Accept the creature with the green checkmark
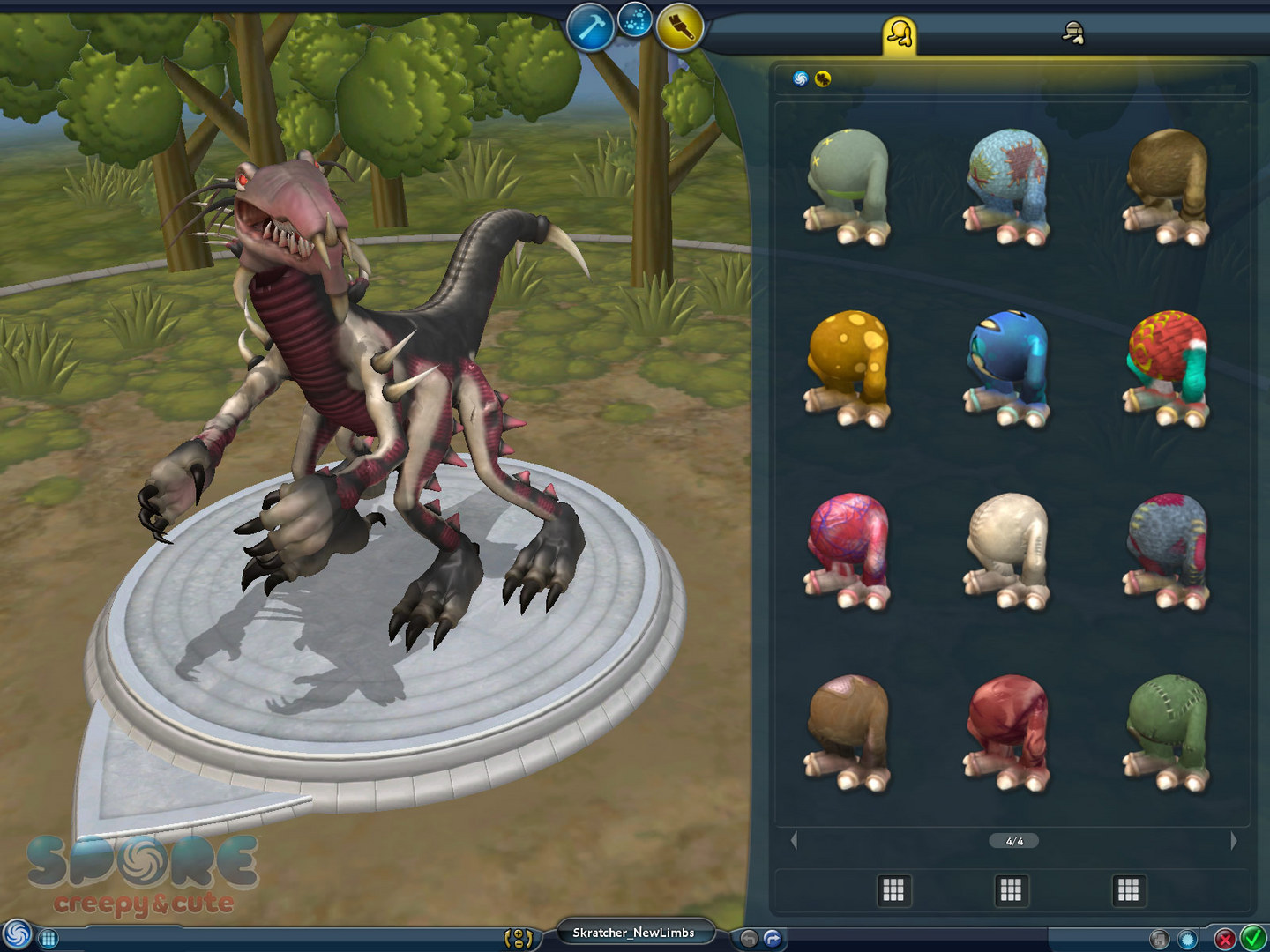This screenshot has height=952, width=1270. tap(1253, 938)
